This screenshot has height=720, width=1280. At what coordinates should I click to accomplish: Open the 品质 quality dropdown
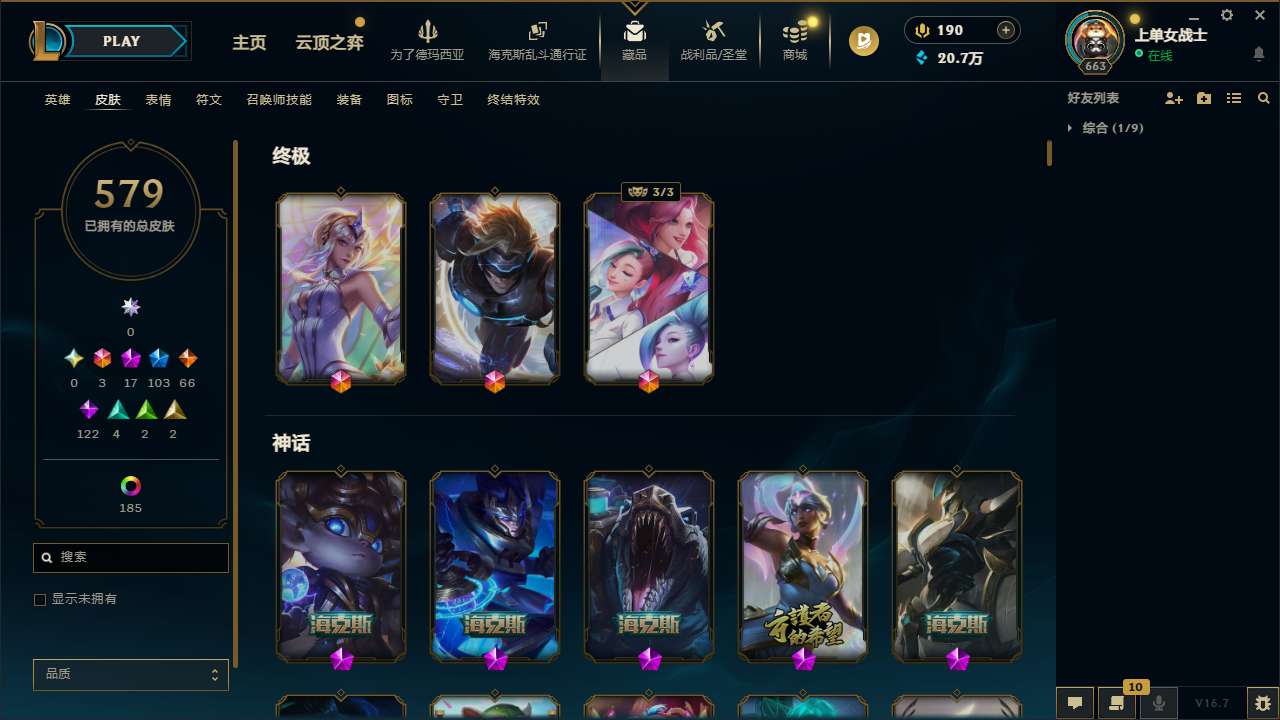coord(130,674)
